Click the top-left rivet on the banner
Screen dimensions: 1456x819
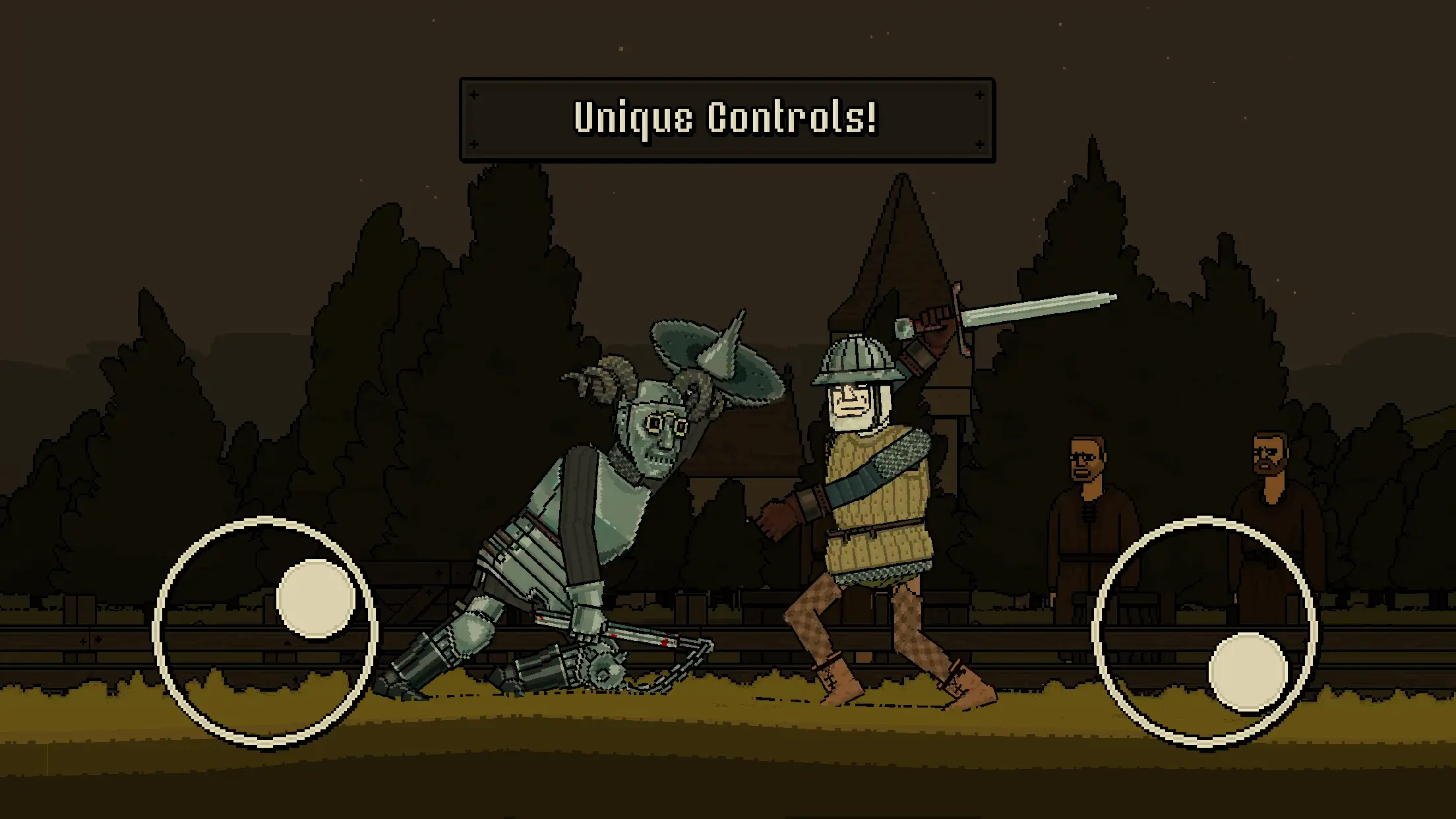point(475,96)
